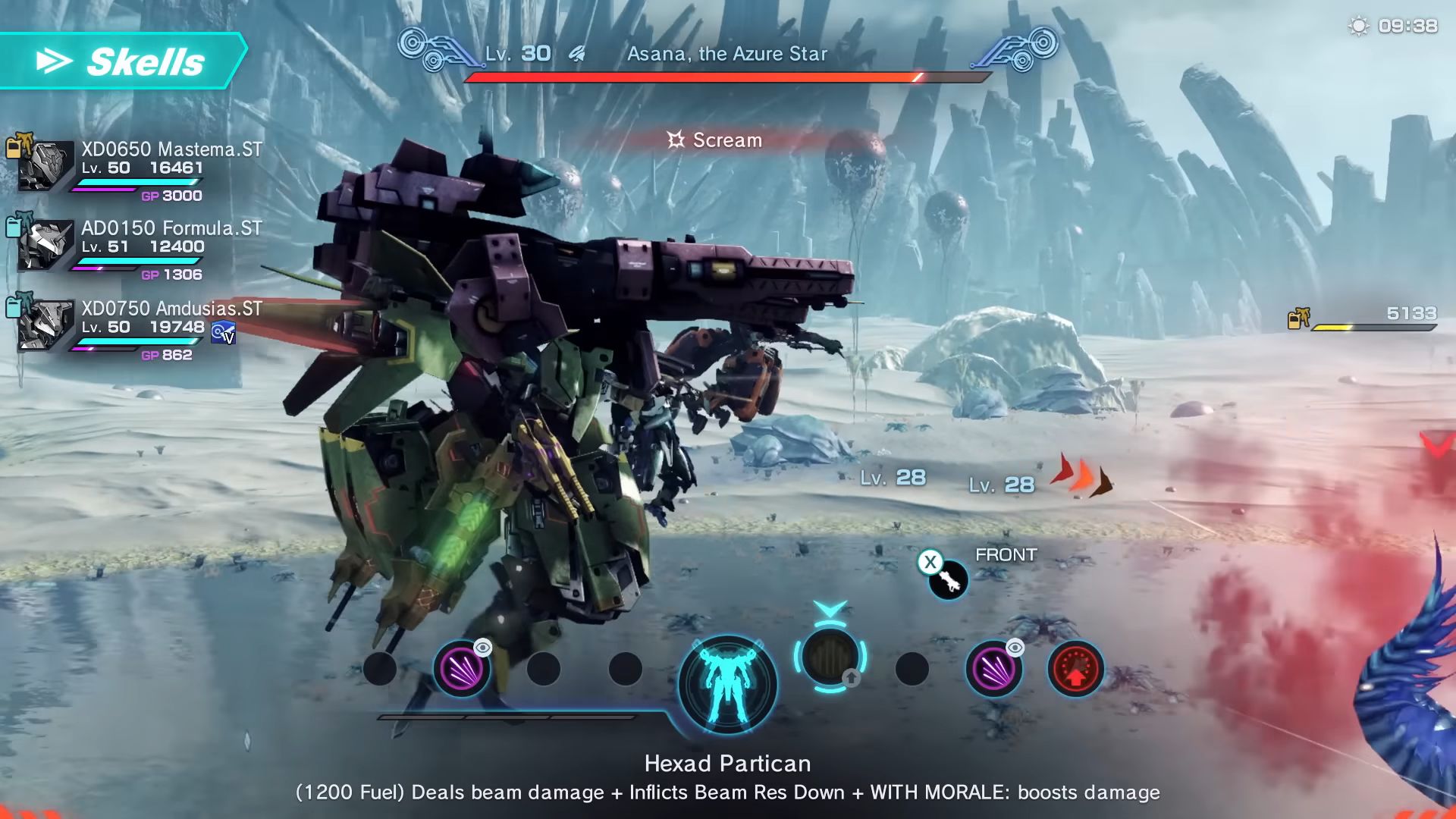Click the blue status icon beside Amdusias

click(x=223, y=333)
